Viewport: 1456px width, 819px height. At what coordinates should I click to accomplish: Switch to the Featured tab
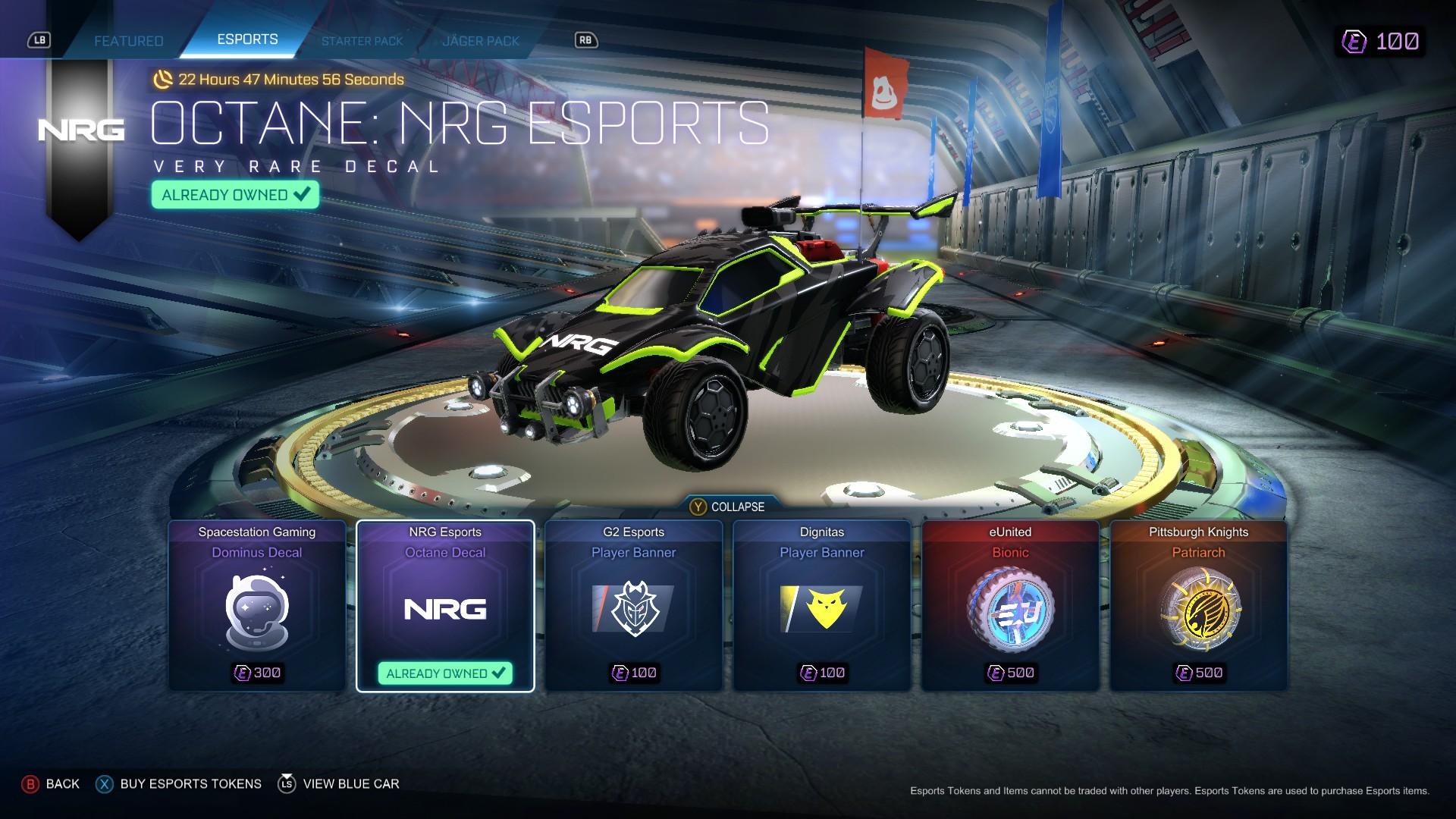coord(128,41)
